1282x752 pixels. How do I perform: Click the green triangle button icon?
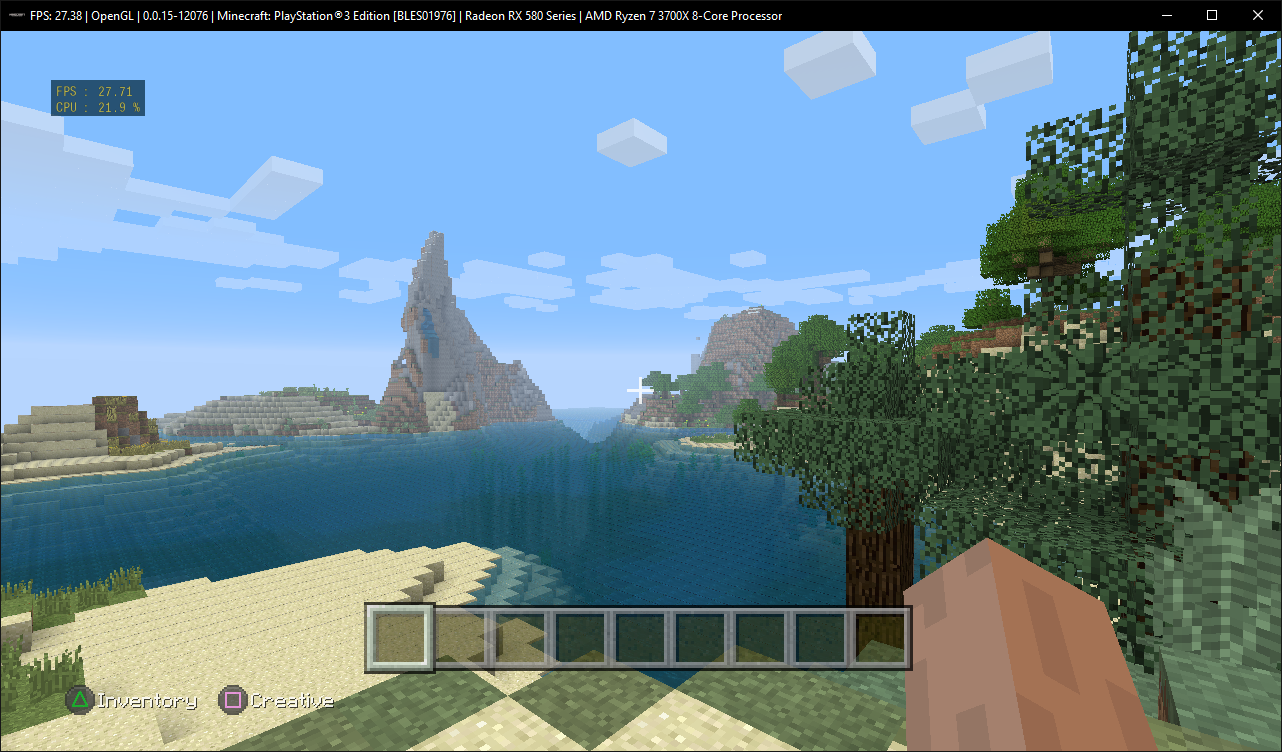(79, 700)
